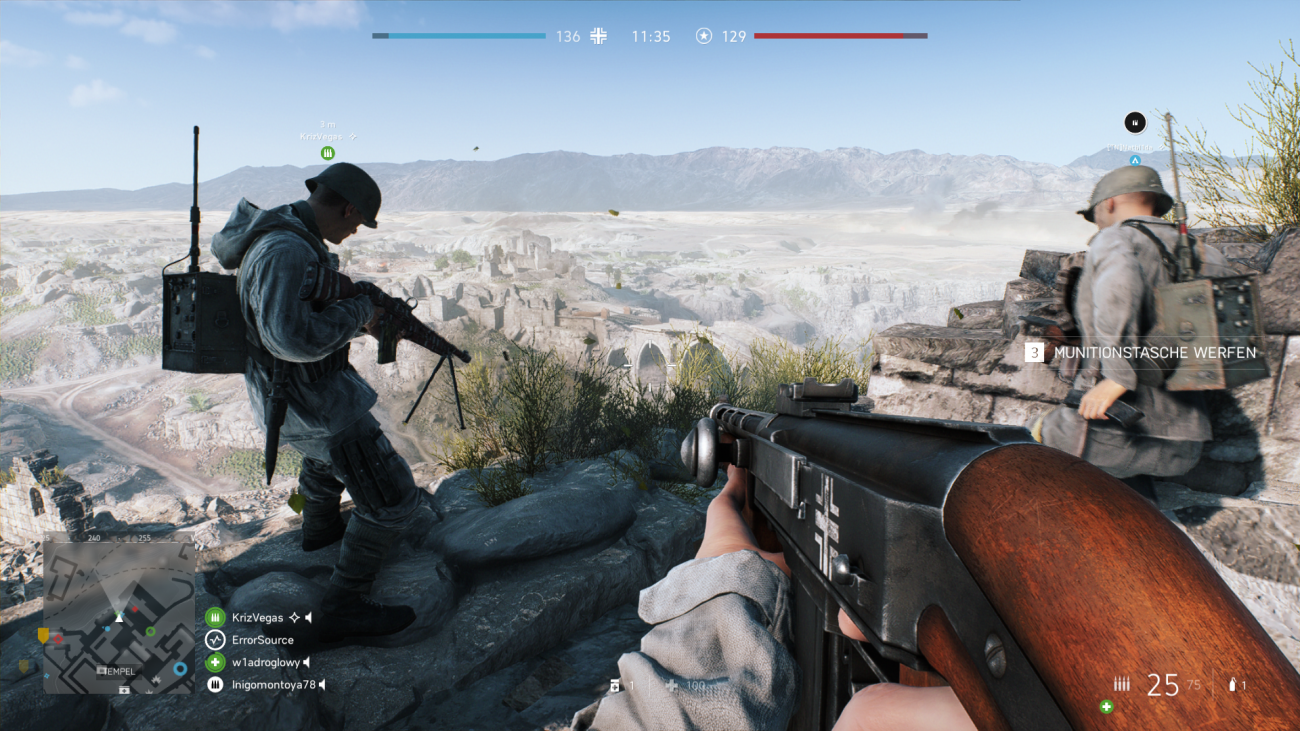
Task: Pick Inigomontoya78 from the squad list
Action: (273, 685)
